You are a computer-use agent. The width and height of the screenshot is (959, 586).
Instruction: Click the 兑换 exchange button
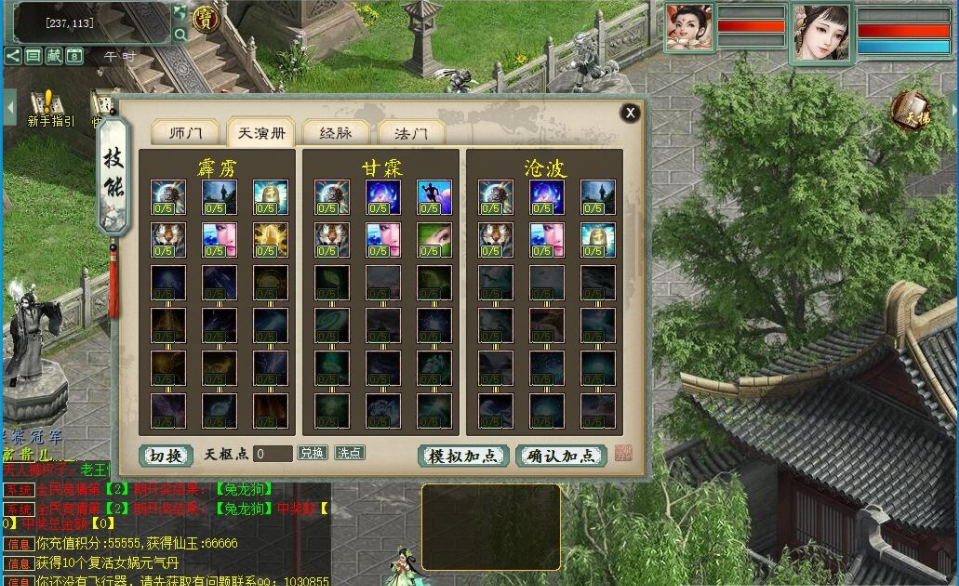pyautogui.click(x=313, y=453)
